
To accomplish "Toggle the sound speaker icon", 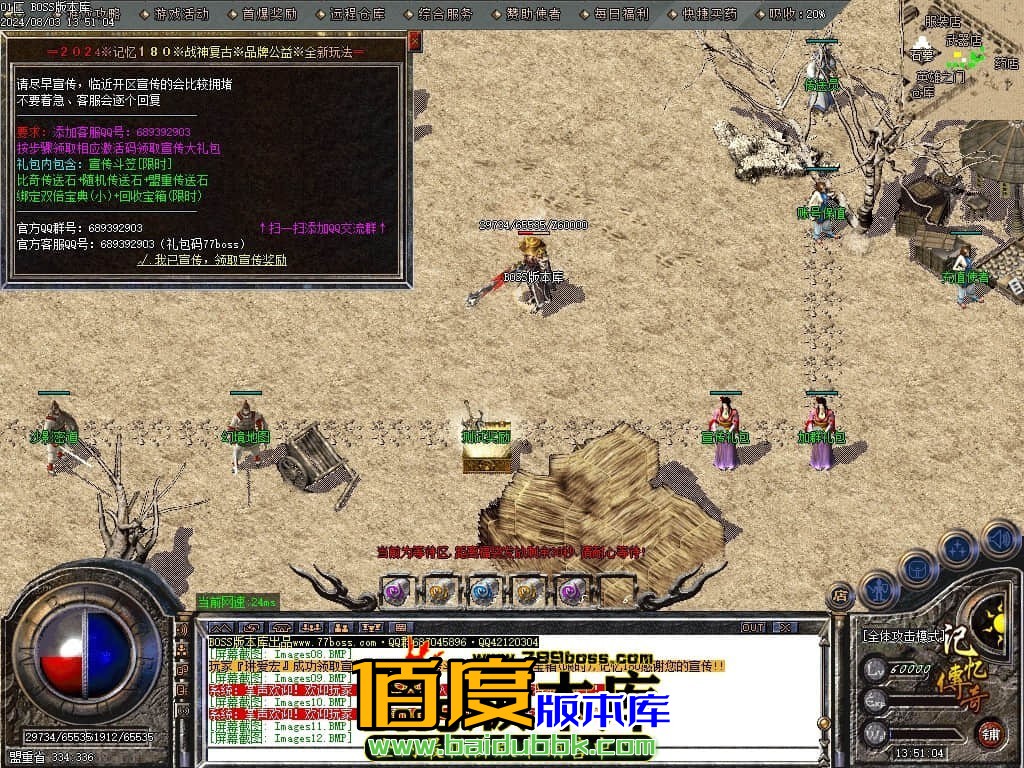I will pos(998,540).
